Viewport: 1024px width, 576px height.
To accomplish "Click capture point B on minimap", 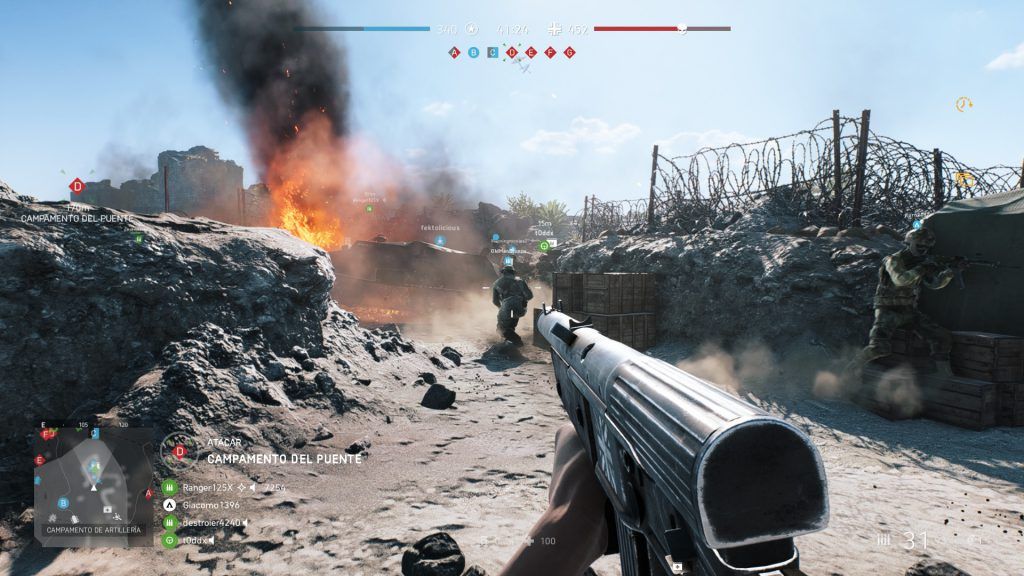I will click(63, 503).
